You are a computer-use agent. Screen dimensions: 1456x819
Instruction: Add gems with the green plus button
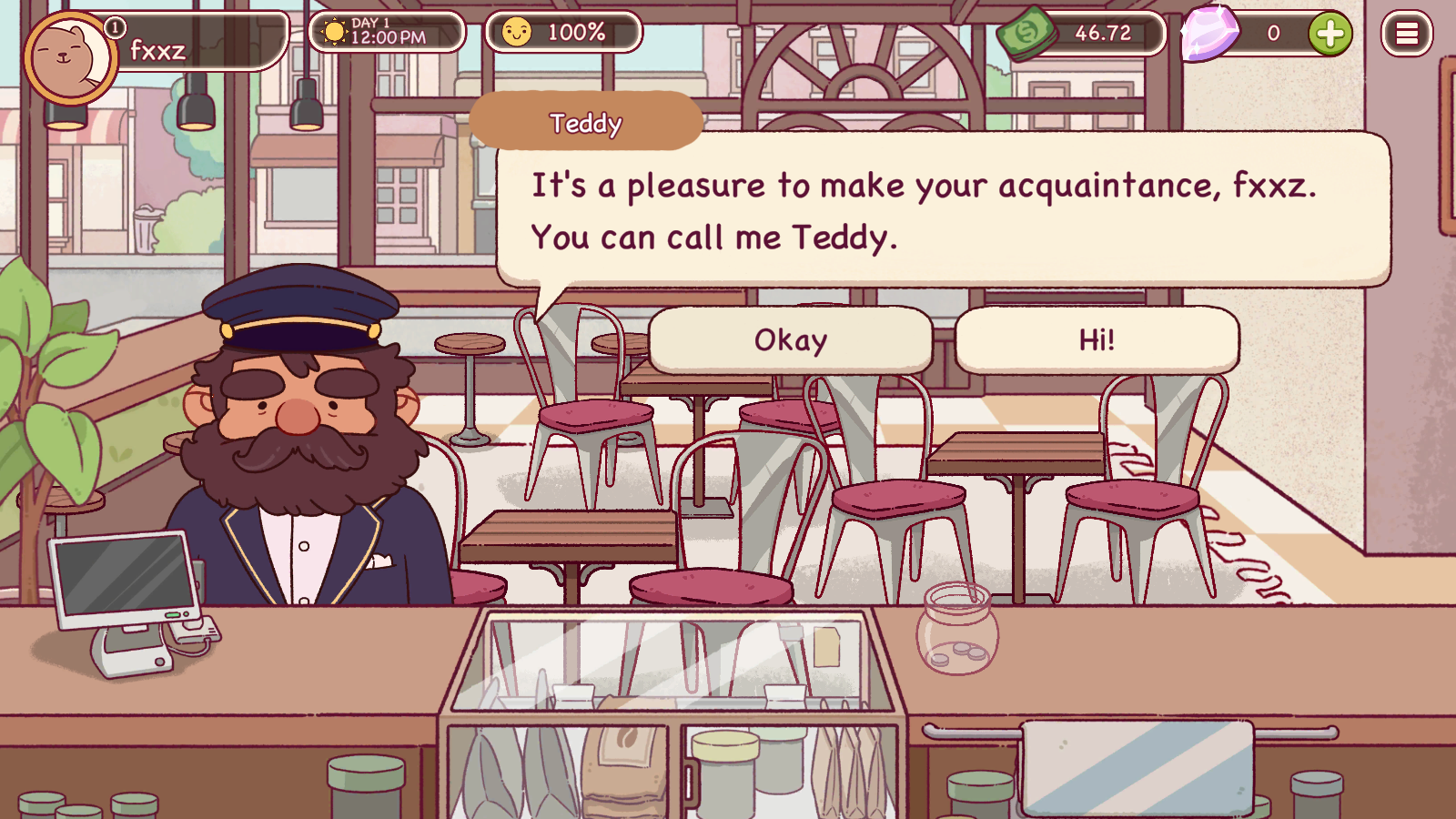(1330, 34)
